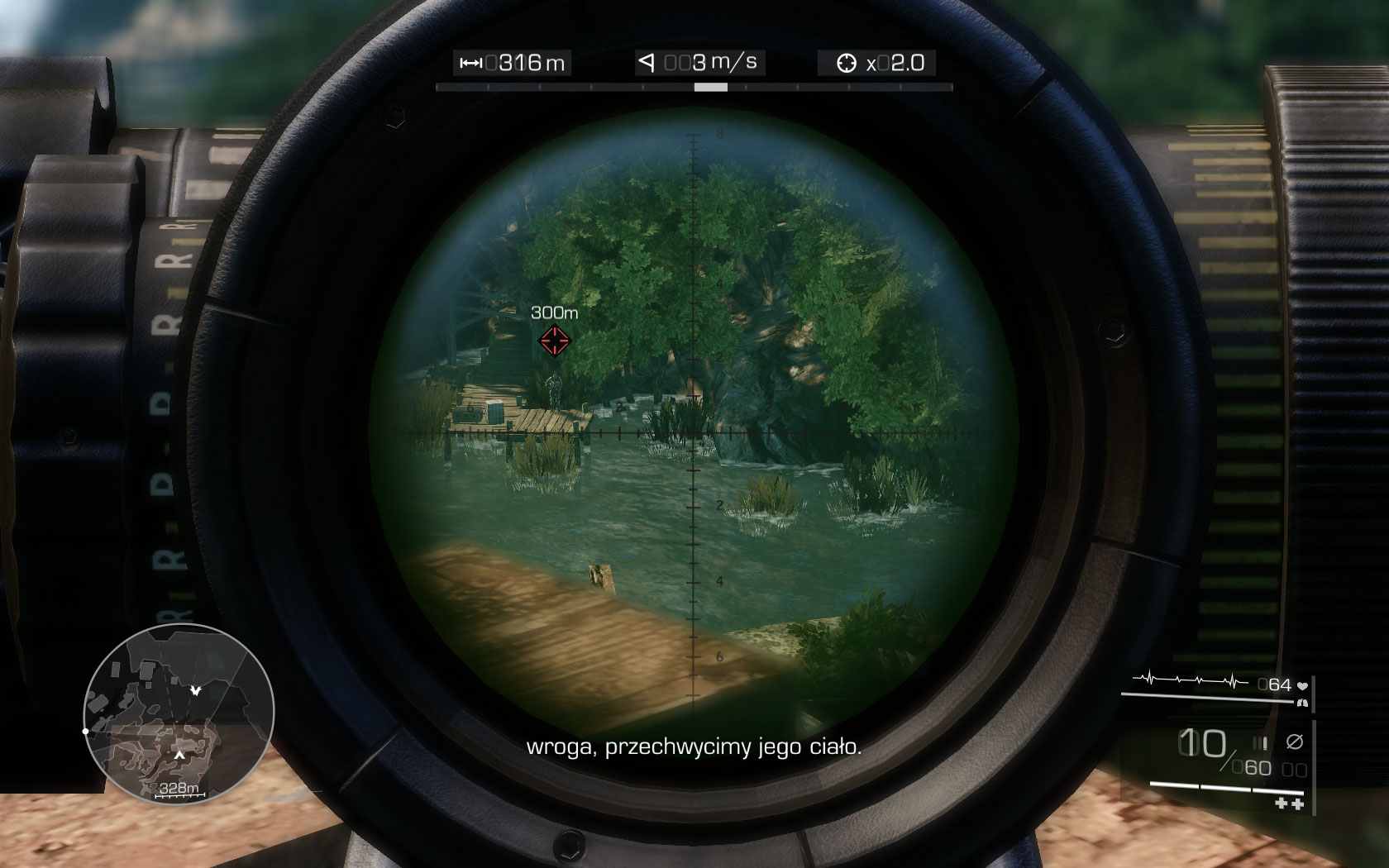Select the medkit crosses icon
Screen dimensions: 1389x868
click(x=1288, y=804)
